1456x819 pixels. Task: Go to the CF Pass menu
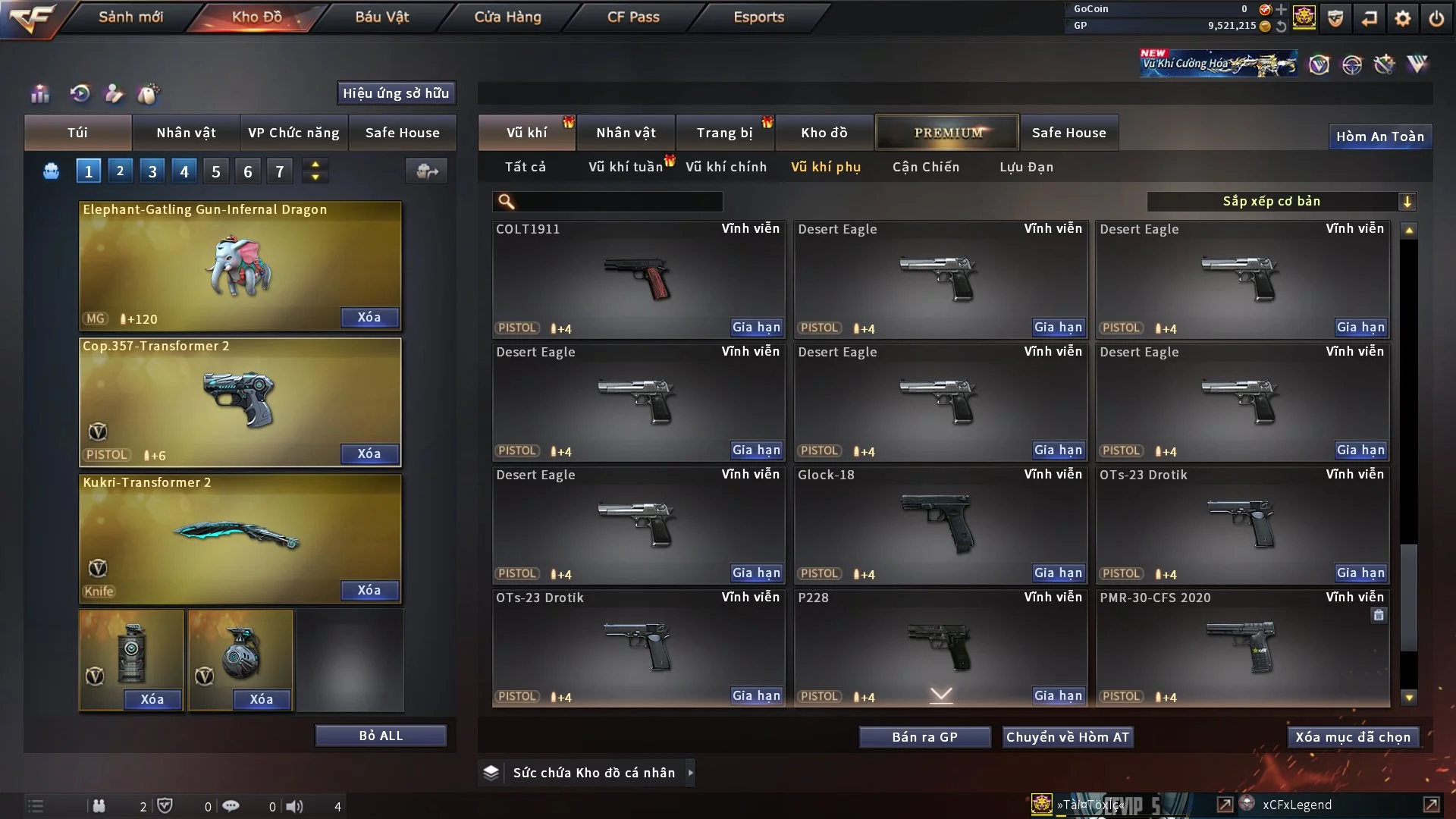click(x=633, y=17)
